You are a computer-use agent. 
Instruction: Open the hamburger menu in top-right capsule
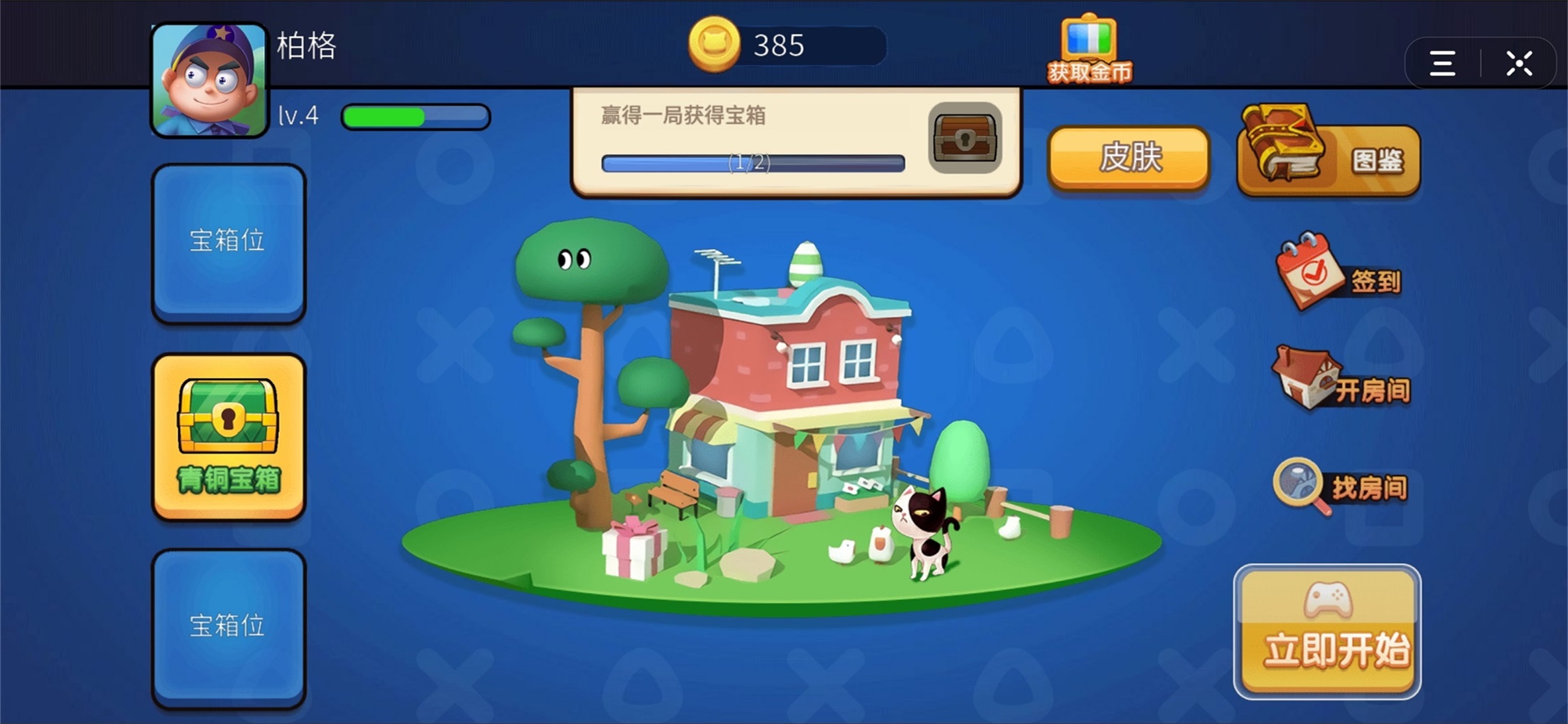coord(1442,63)
